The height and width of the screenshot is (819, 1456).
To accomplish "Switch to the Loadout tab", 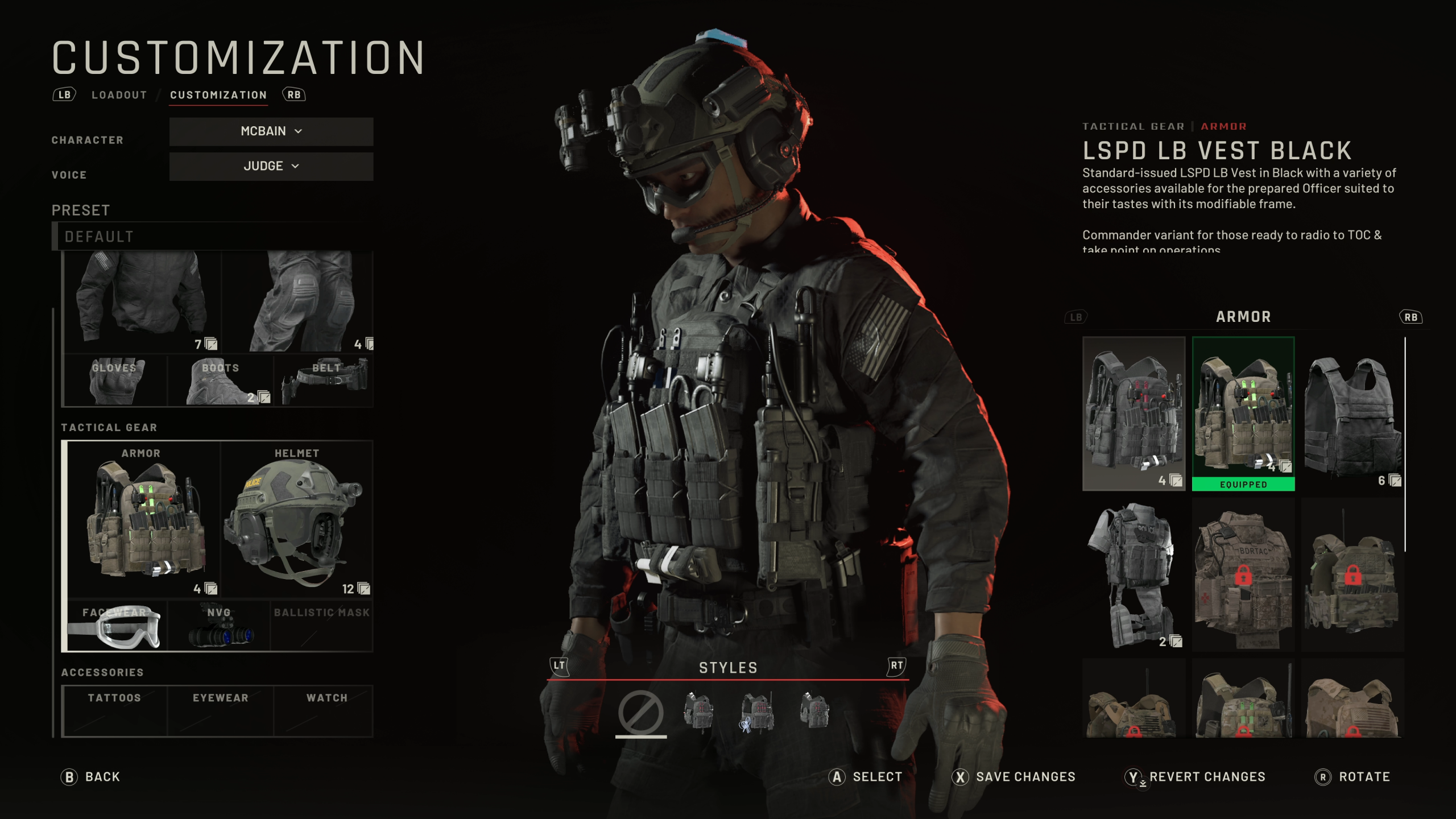I will (119, 95).
